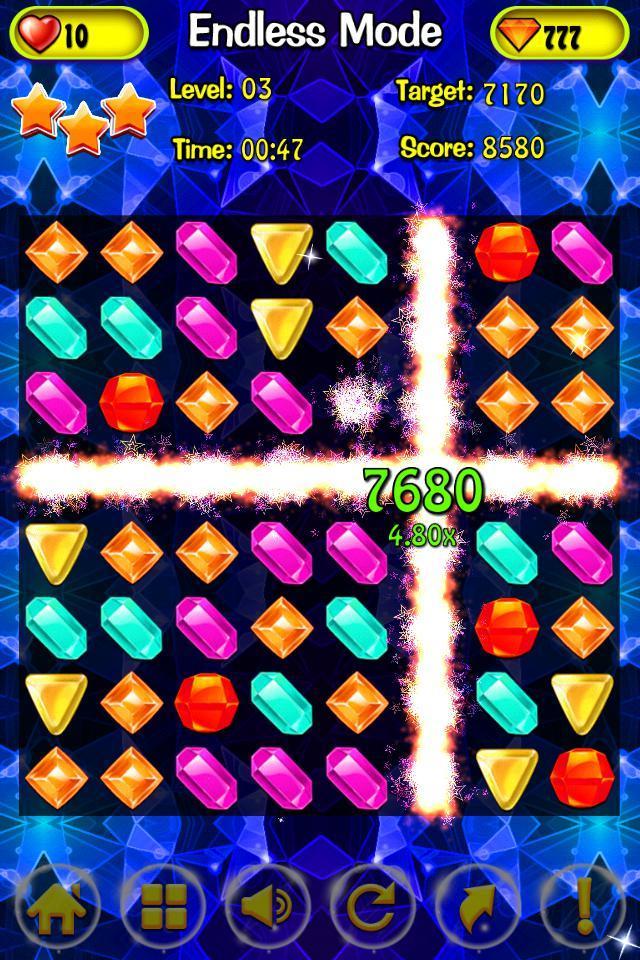The image size is (640, 960).
Task: Return to the home screen
Action: (x=56, y=906)
